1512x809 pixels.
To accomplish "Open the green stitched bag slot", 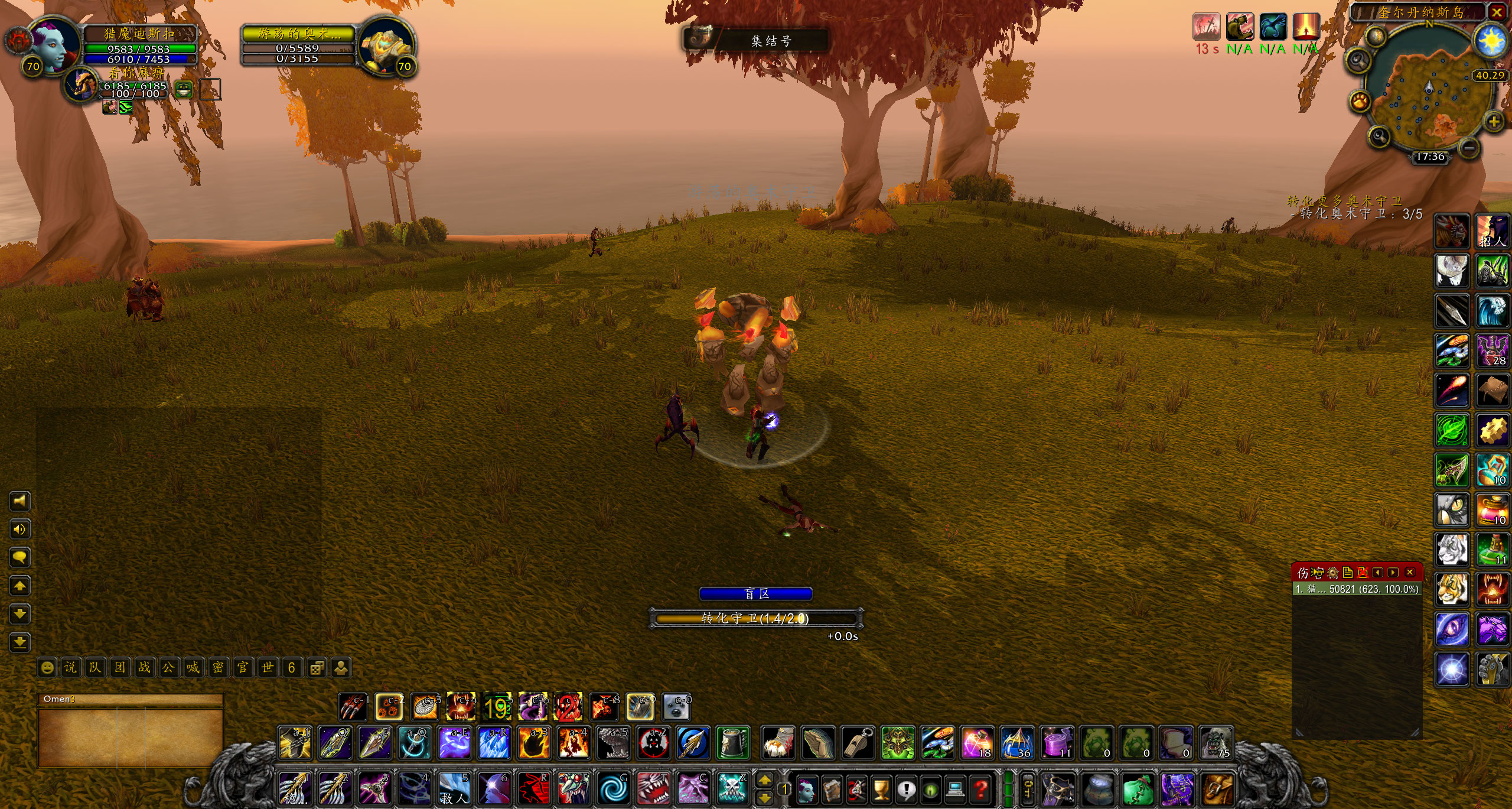I will click(x=1136, y=788).
